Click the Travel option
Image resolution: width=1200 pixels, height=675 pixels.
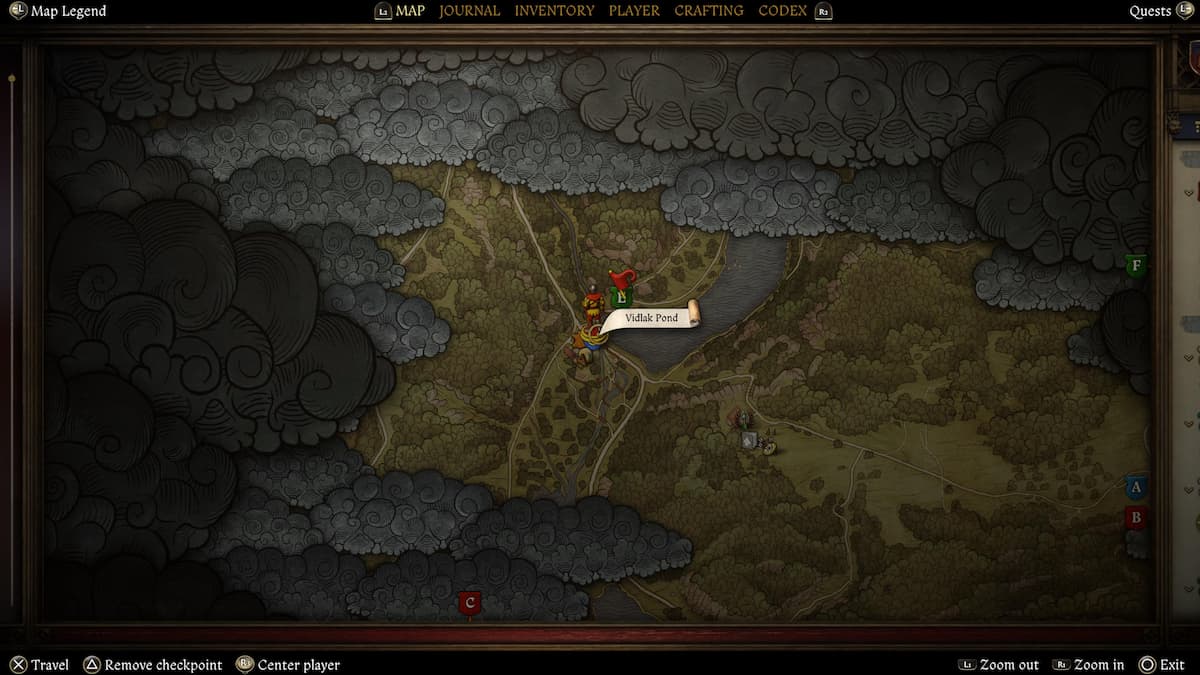coord(49,665)
